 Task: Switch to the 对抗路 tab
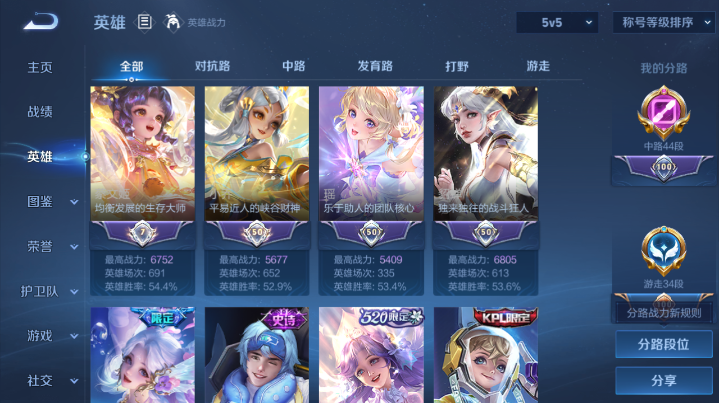(x=212, y=66)
